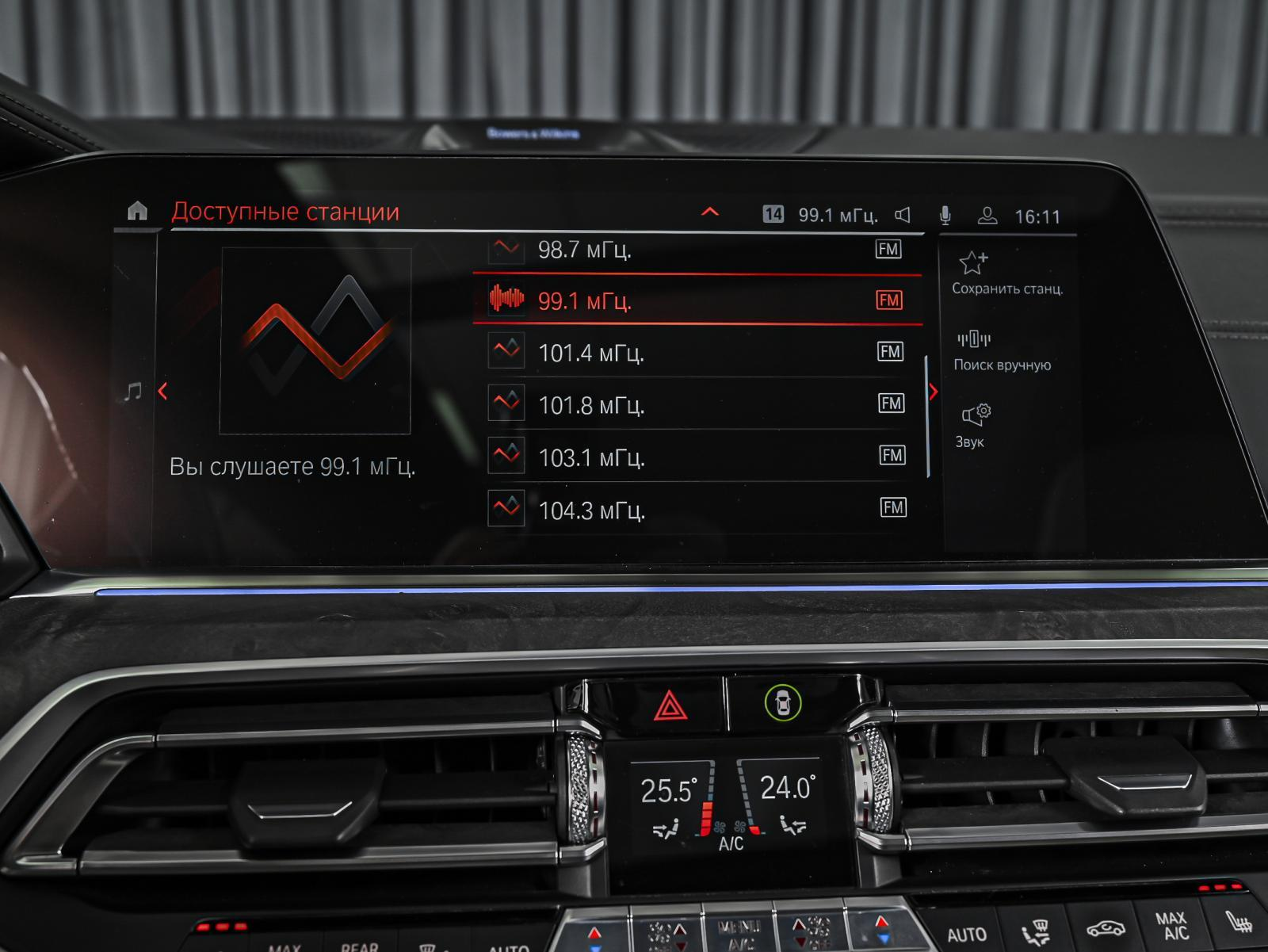This screenshot has width=1268, height=952.
Task: Activate the microphone voice icon
Action: click(945, 216)
